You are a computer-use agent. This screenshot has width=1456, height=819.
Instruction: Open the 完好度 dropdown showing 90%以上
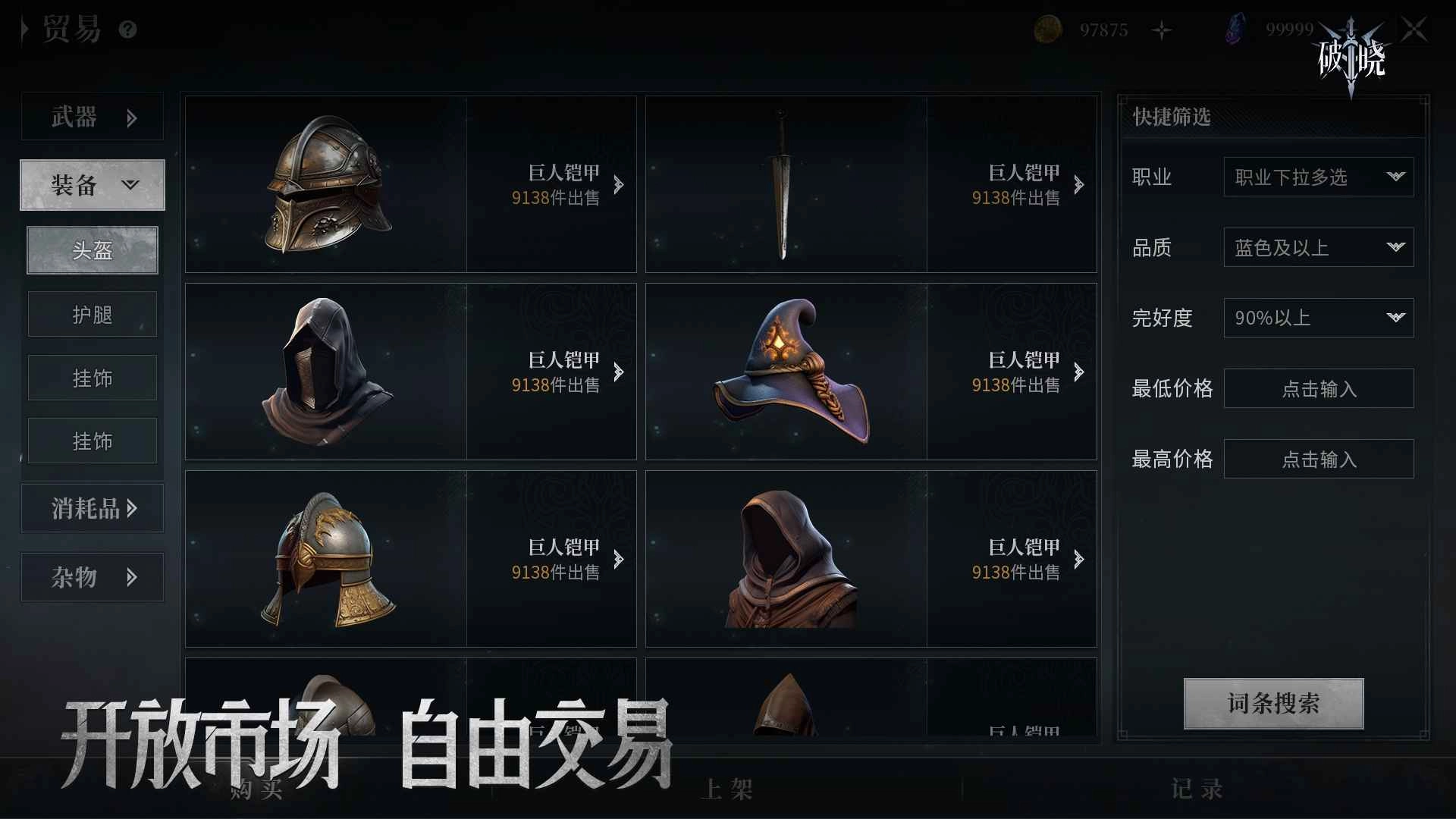pyautogui.click(x=1318, y=318)
